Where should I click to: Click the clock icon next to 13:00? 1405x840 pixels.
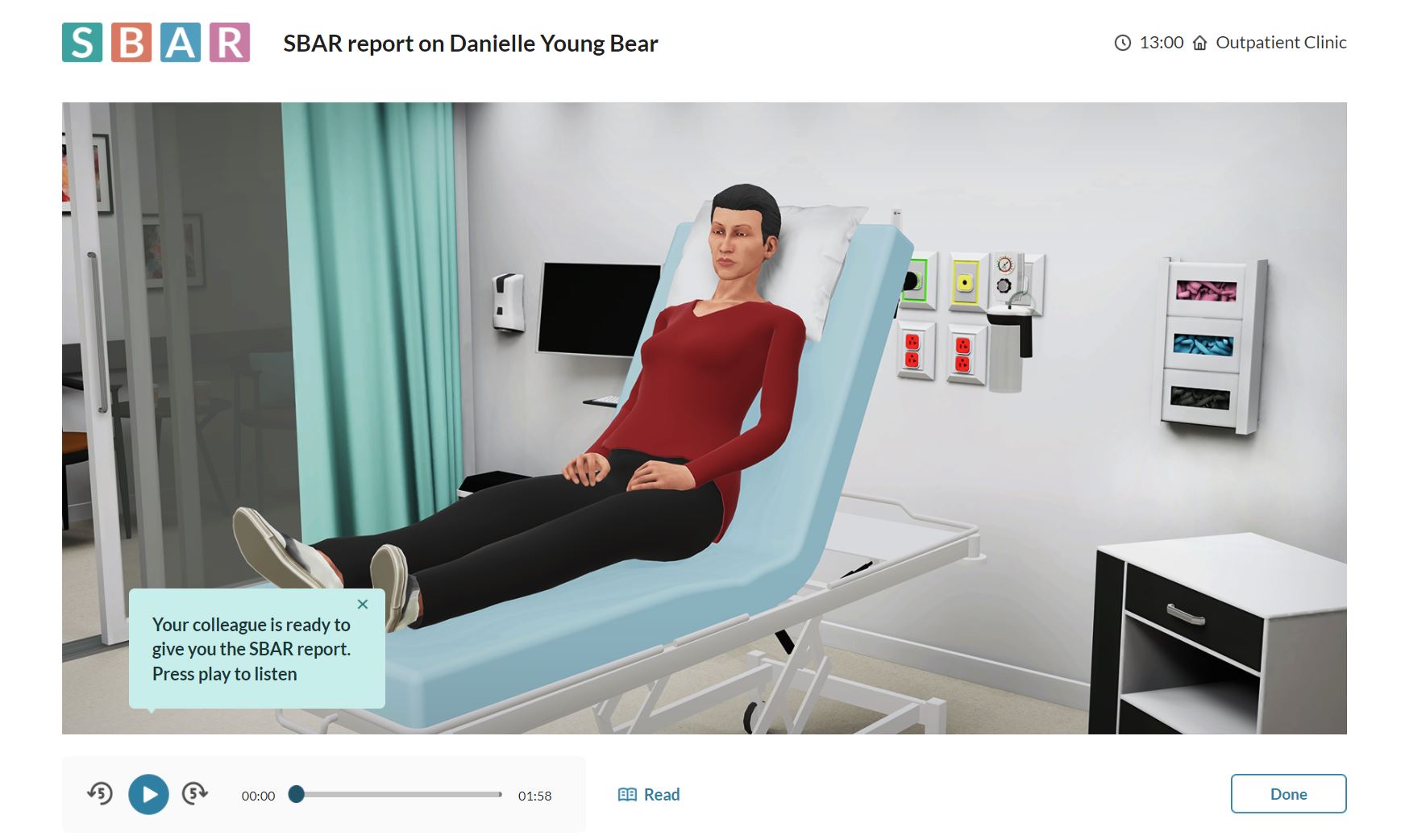tap(1121, 42)
